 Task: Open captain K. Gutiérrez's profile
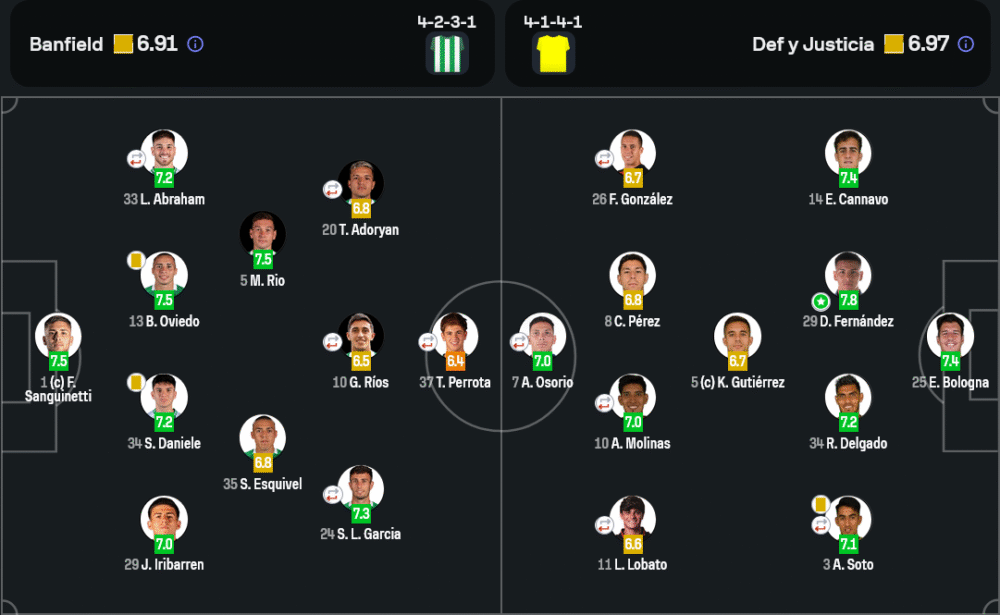737,337
